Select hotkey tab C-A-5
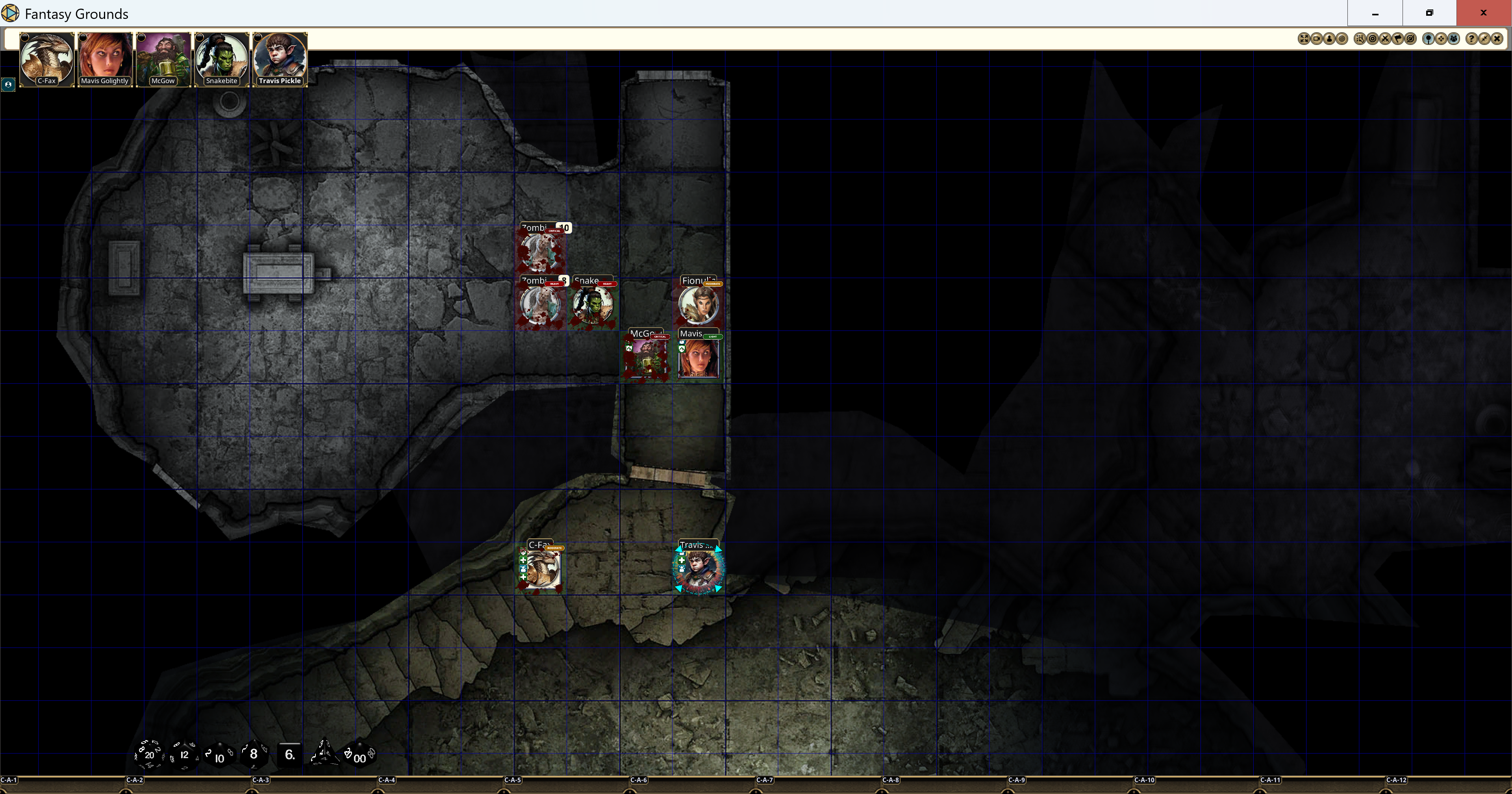 [513, 780]
